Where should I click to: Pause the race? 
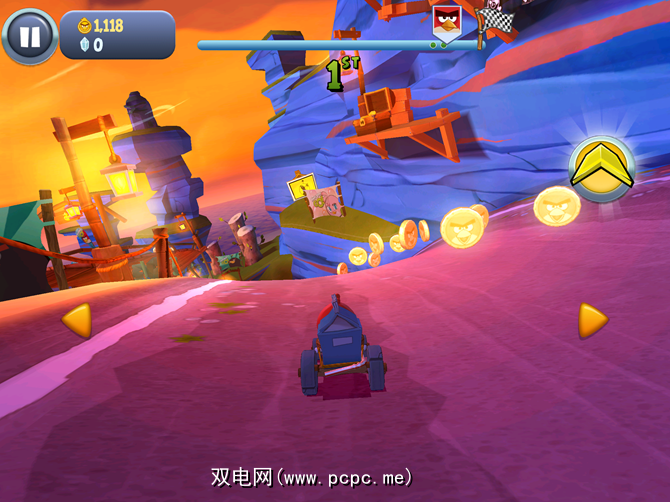tap(30, 37)
